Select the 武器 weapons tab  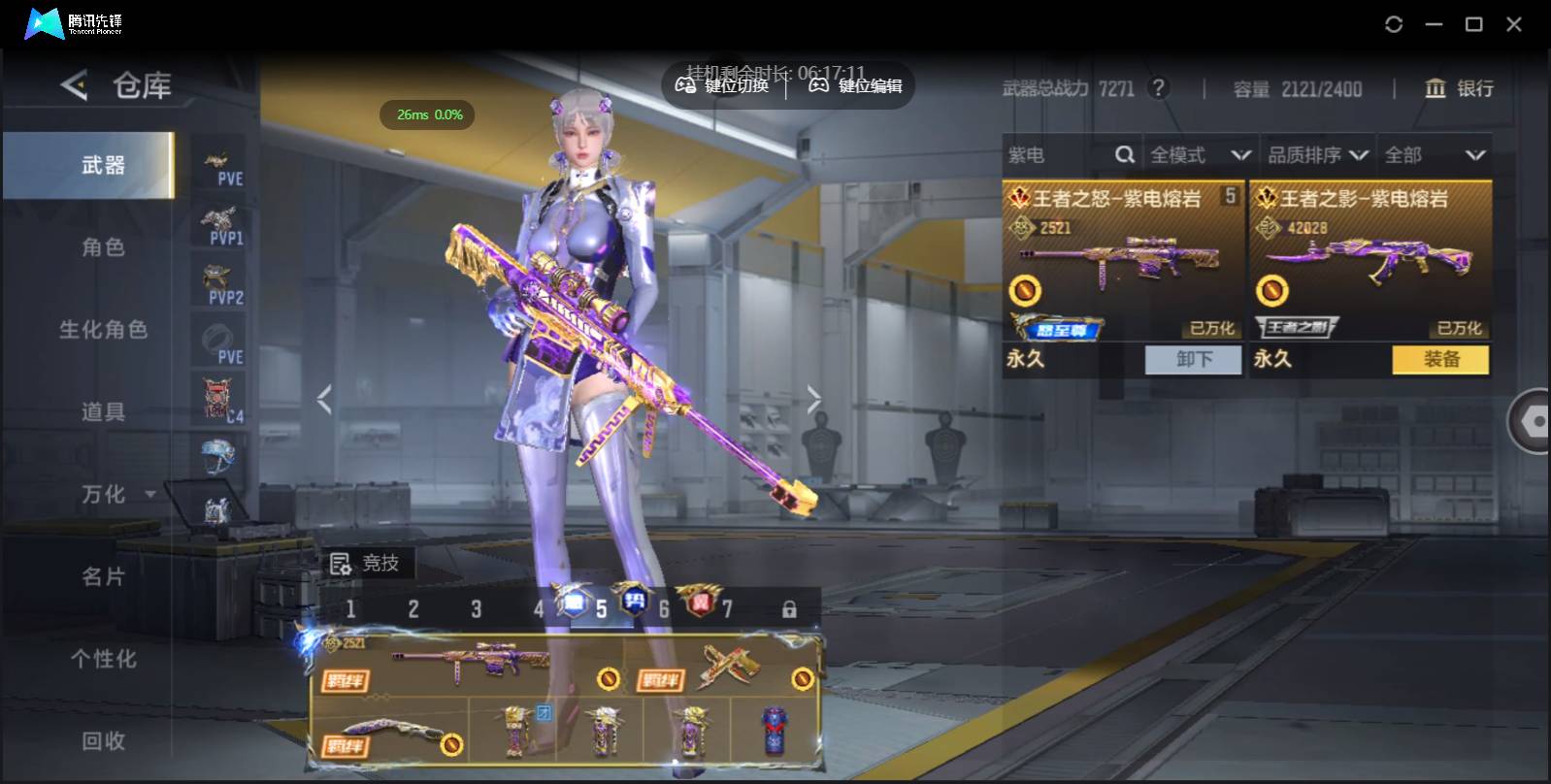102,166
